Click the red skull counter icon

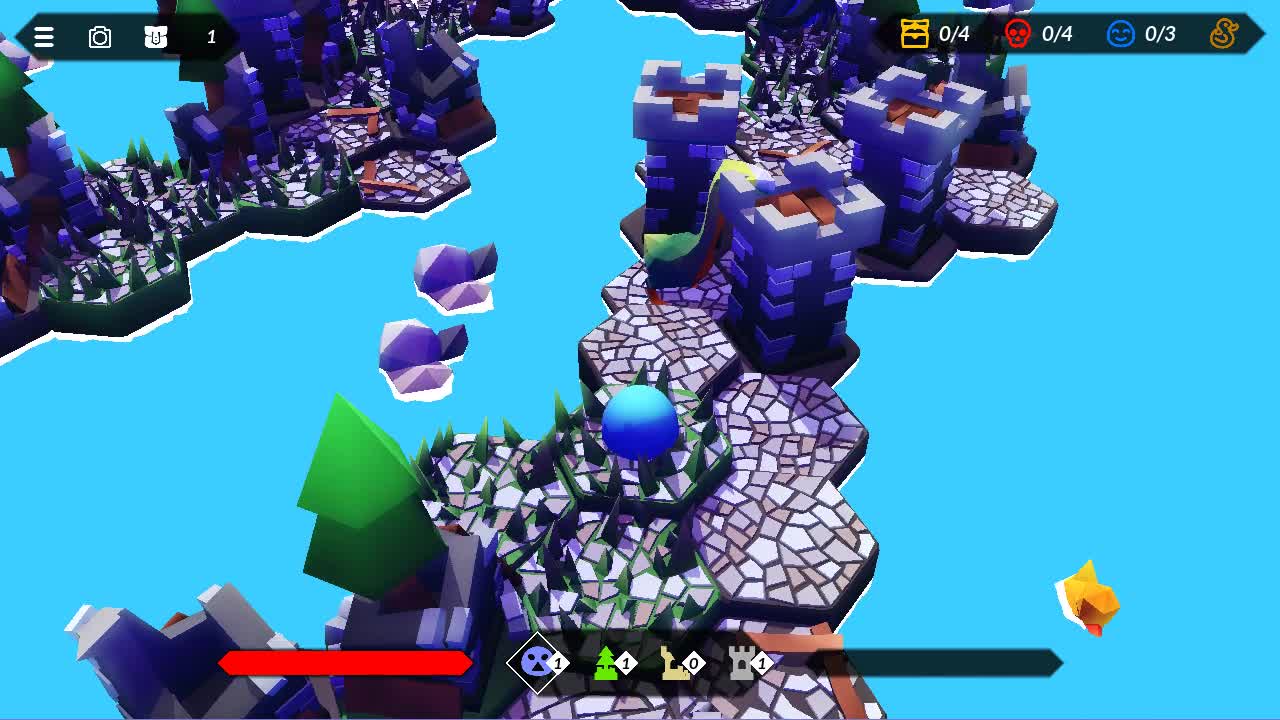click(1020, 33)
